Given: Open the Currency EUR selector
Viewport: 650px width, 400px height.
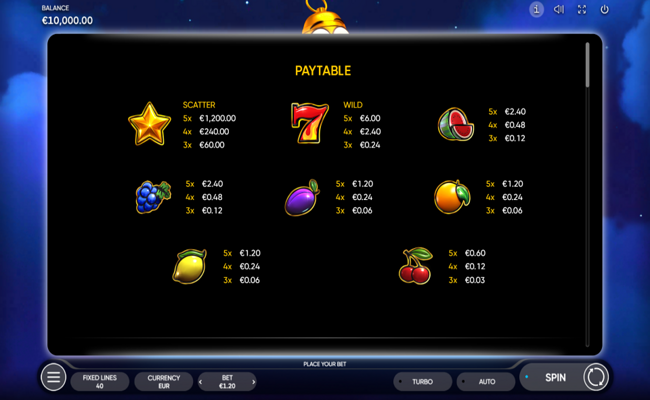Looking at the screenshot, I should click(164, 381).
